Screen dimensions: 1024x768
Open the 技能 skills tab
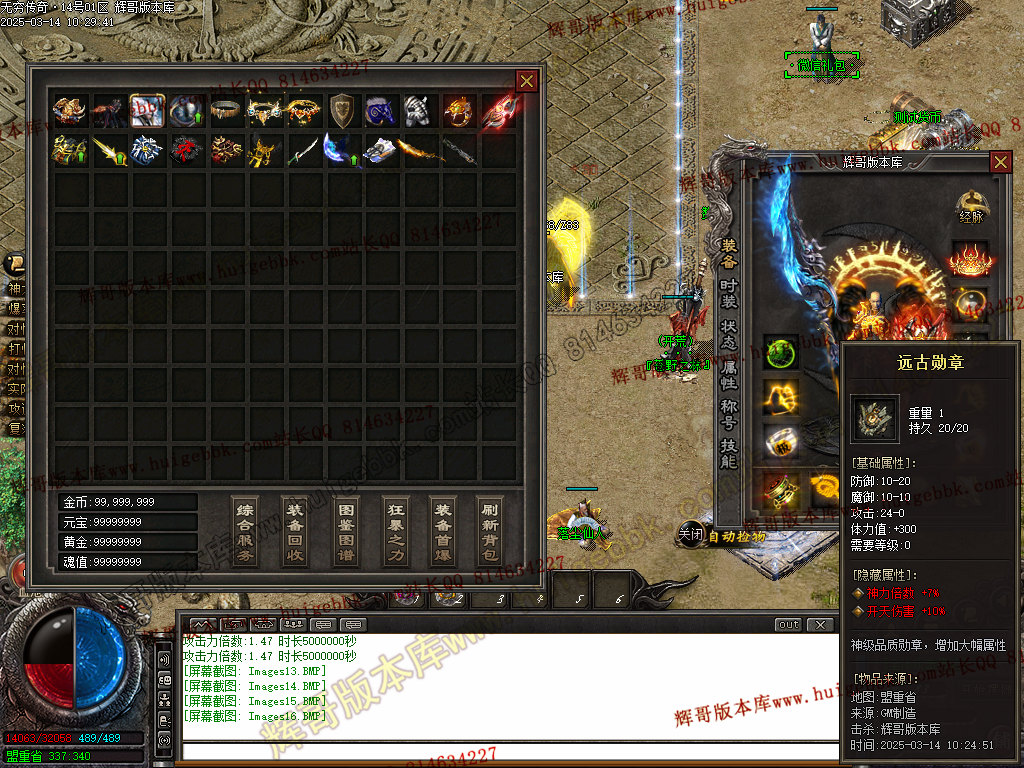coord(729,453)
